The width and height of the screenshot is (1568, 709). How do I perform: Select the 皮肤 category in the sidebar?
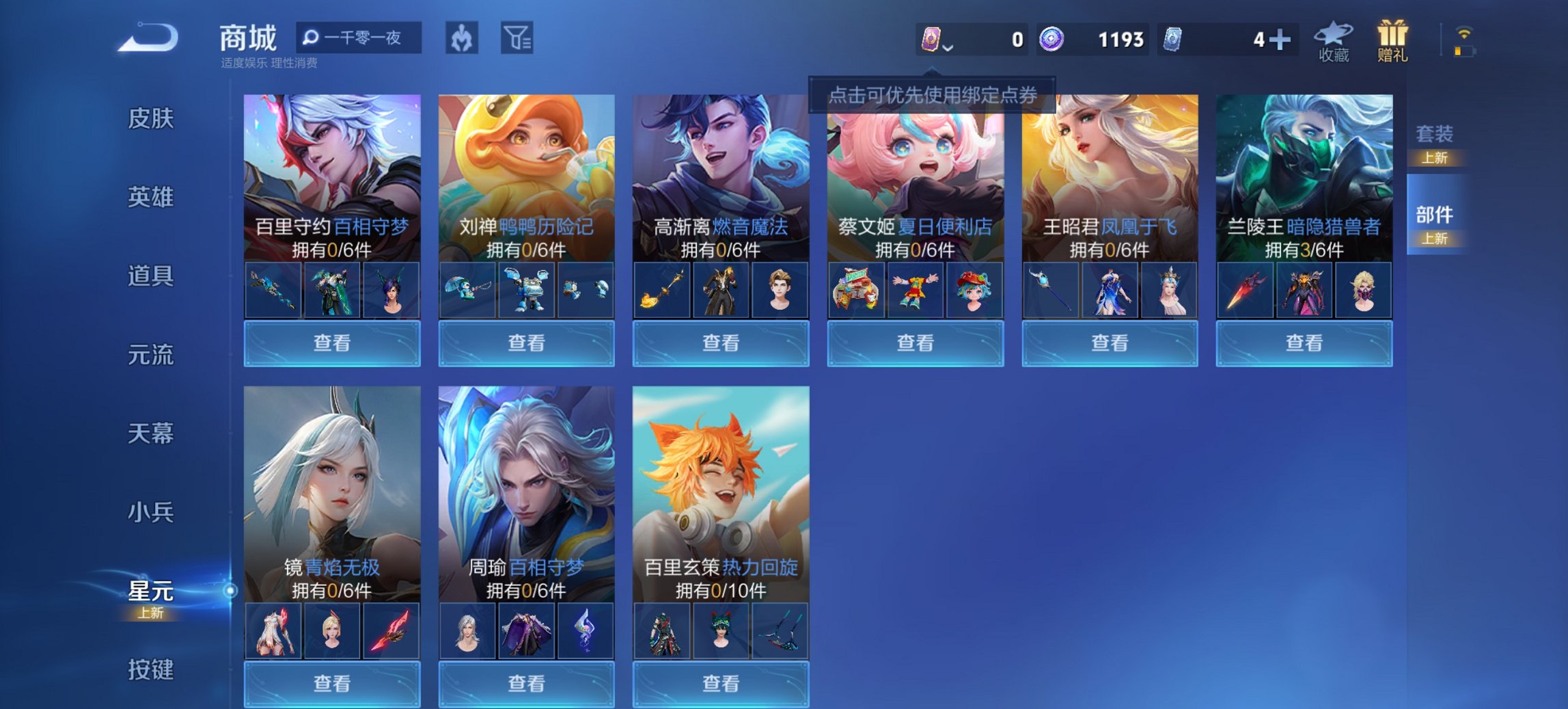click(150, 119)
